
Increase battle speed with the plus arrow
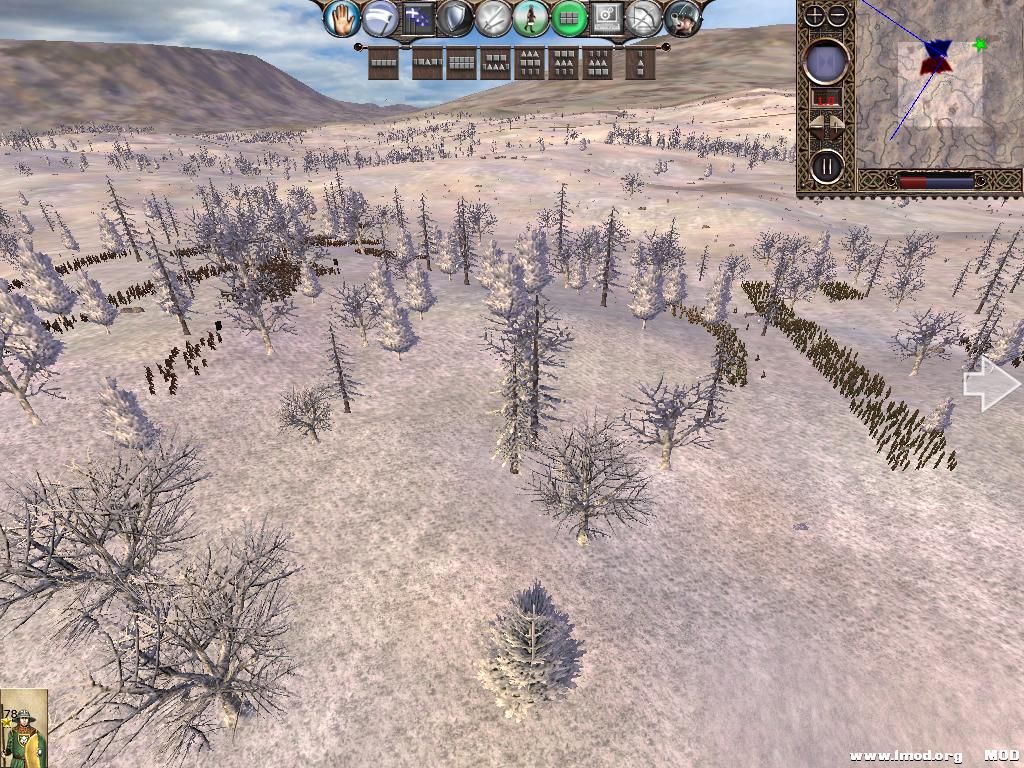tap(838, 126)
